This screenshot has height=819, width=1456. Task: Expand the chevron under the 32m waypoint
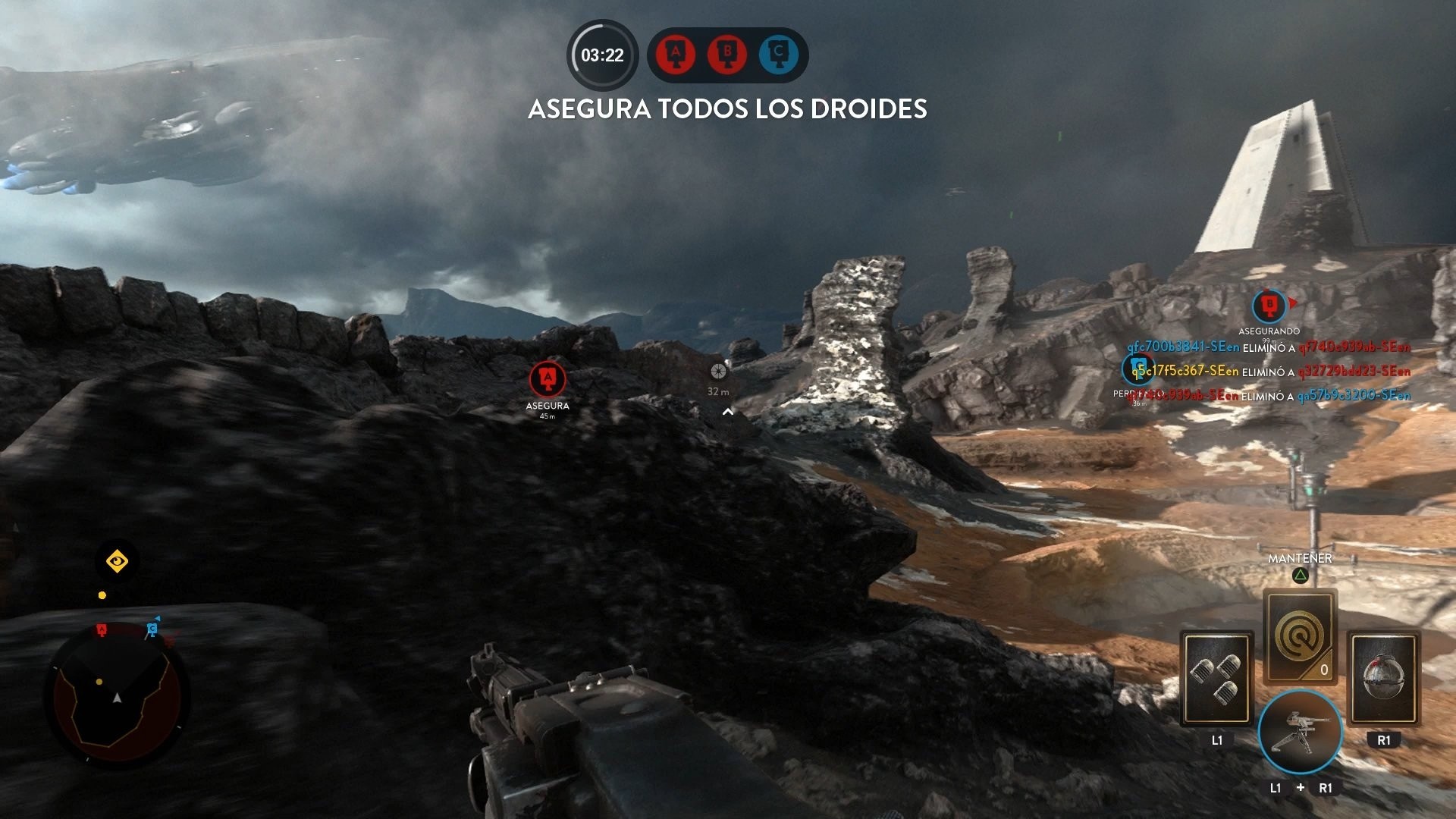pos(728,412)
